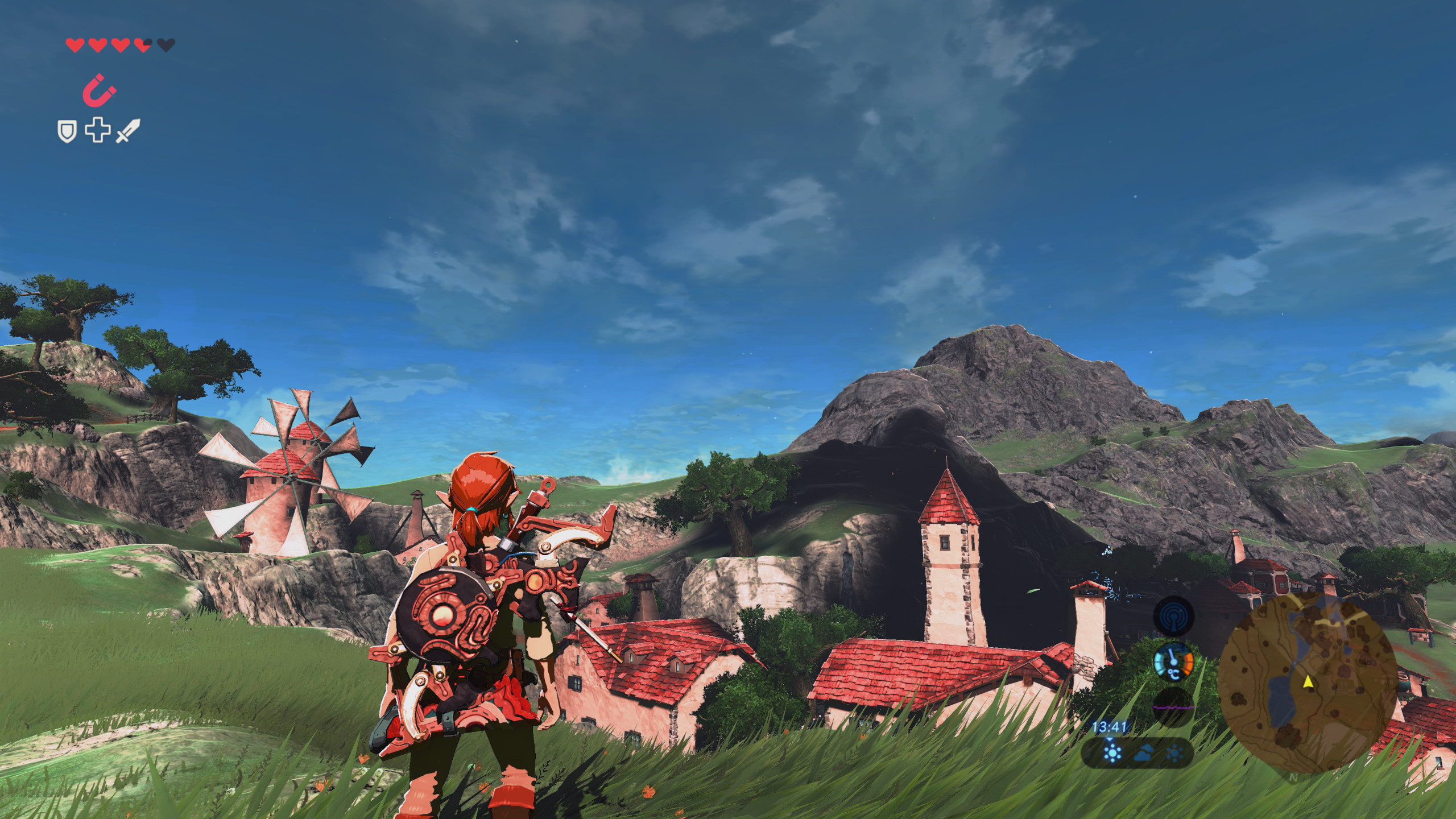1456x819 pixels.
Task: Expand the small arrow above the weather bar
Action: (x=1109, y=739)
